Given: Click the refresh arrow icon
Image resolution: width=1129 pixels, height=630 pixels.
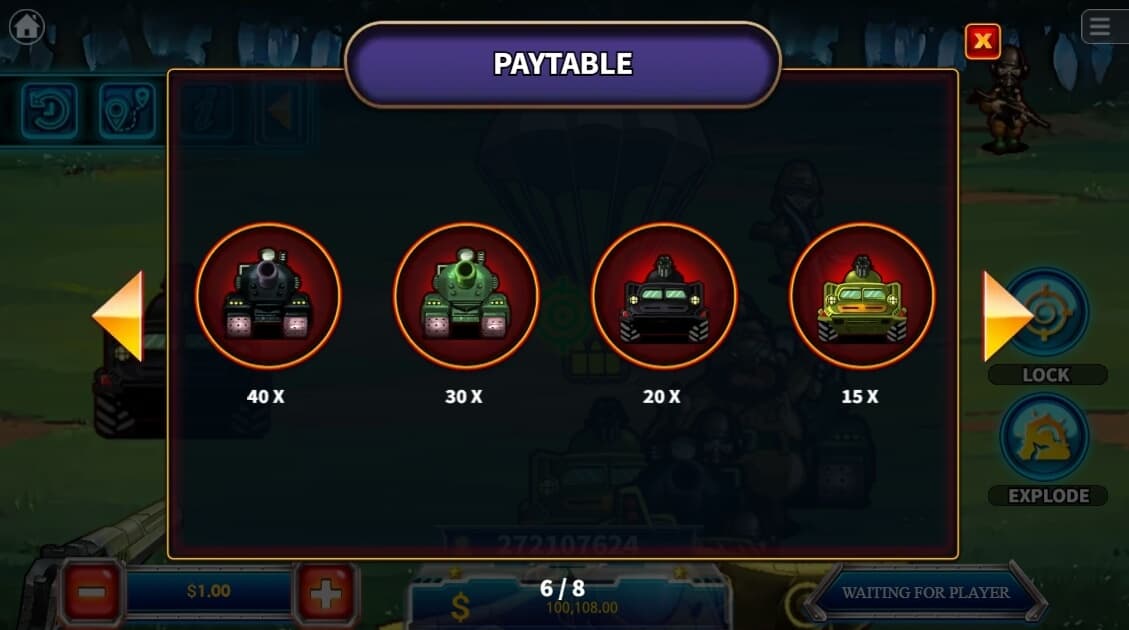Looking at the screenshot, I should tap(49, 110).
